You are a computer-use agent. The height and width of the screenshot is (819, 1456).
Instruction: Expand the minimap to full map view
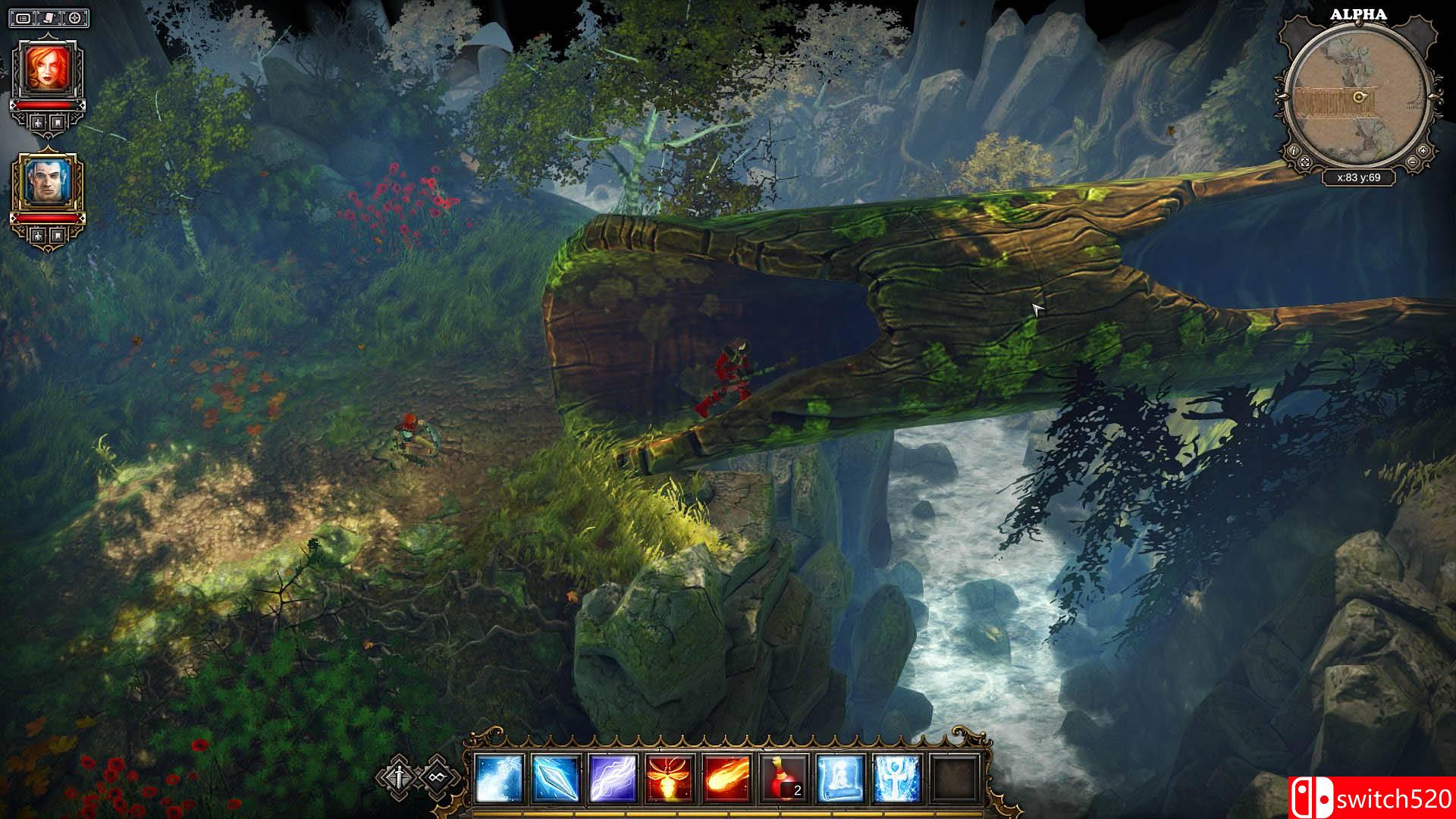click(x=1306, y=162)
